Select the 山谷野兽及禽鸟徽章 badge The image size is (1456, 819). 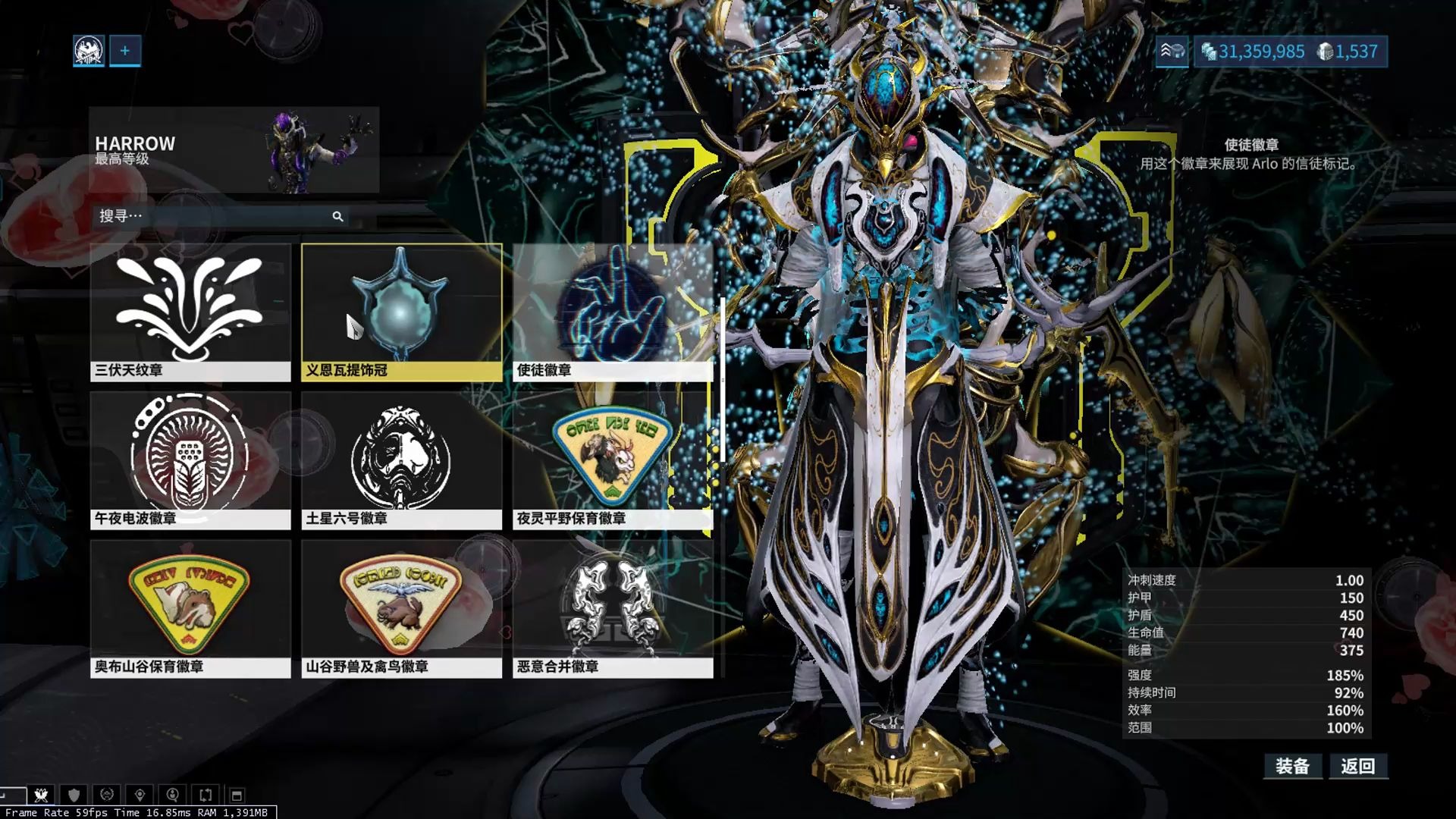click(401, 608)
